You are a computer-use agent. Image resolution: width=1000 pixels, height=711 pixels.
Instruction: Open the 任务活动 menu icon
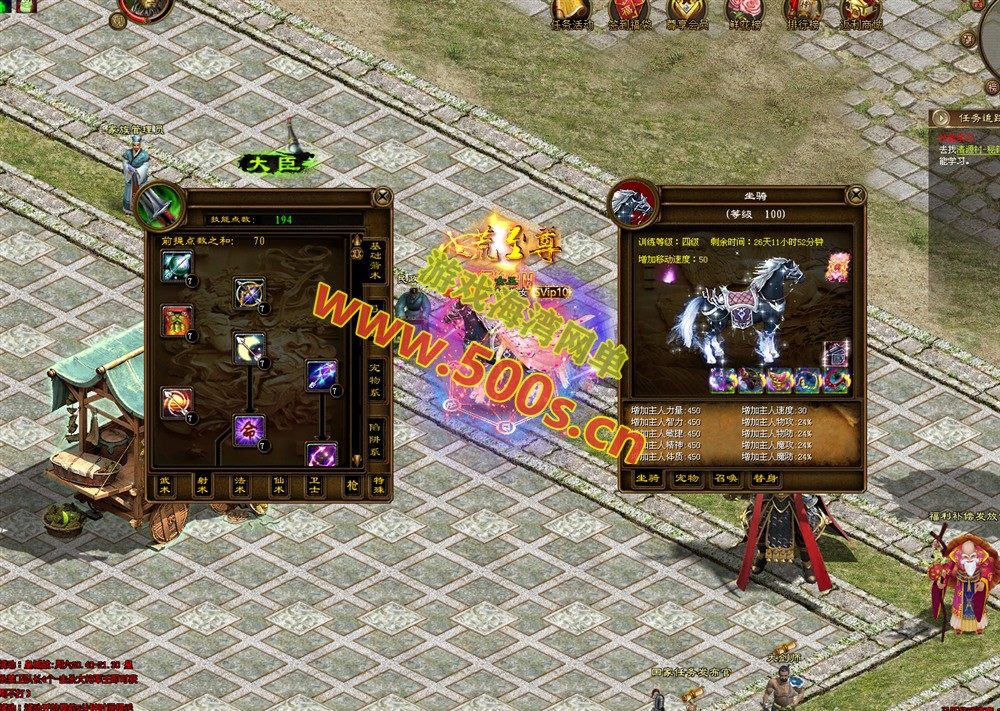click(x=573, y=12)
